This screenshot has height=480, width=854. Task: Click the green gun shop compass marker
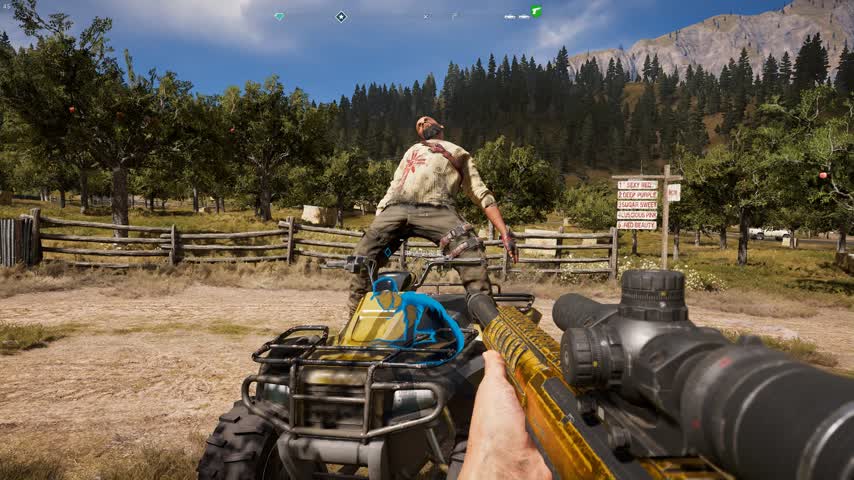tap(536, 12)
